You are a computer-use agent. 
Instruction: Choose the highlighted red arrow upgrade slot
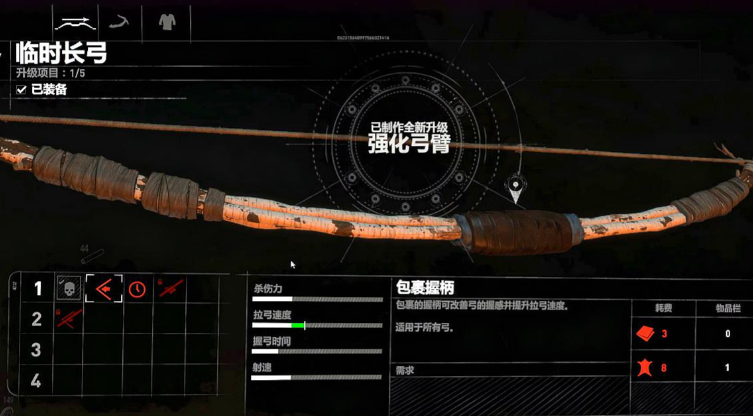103,289
